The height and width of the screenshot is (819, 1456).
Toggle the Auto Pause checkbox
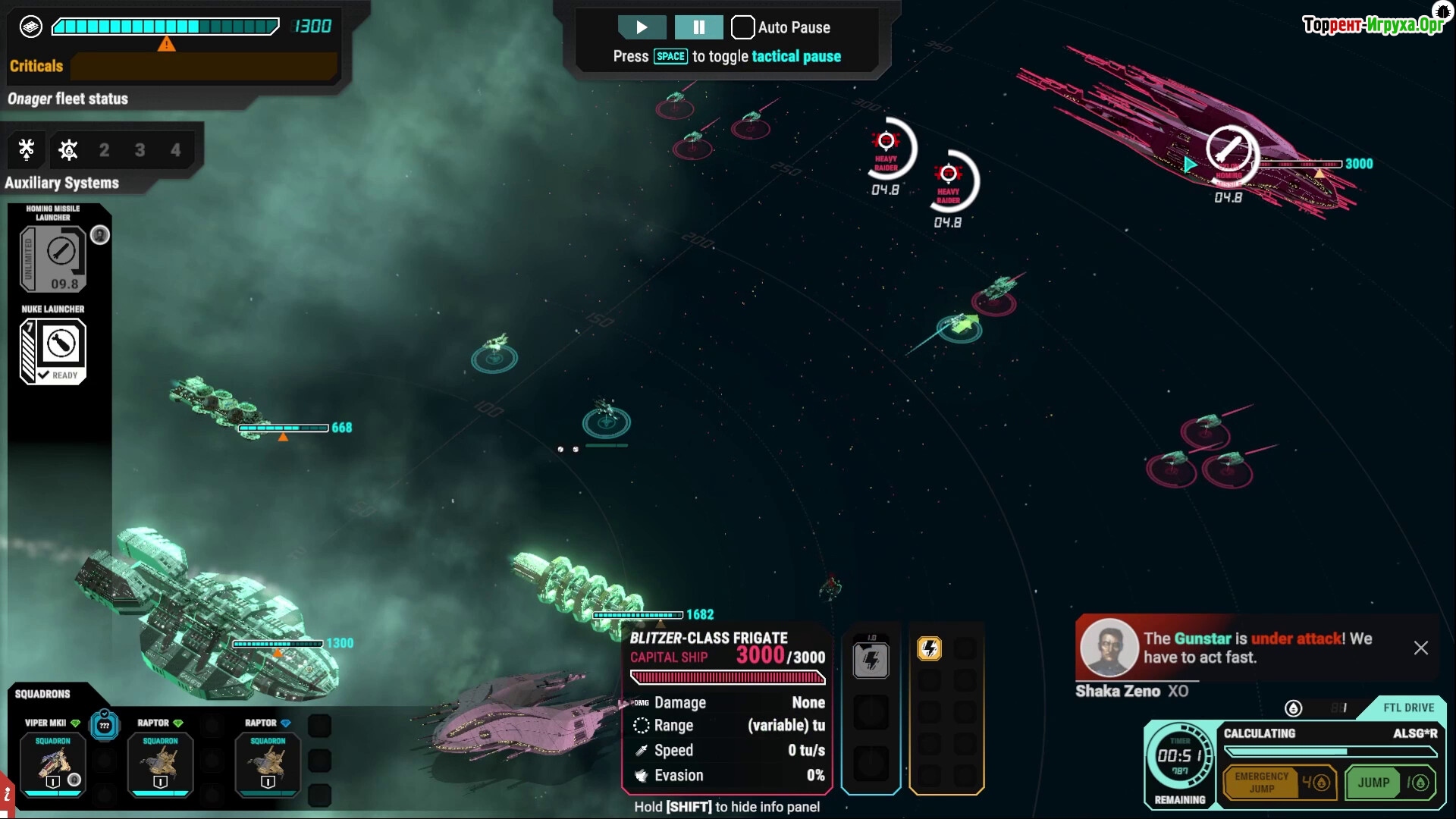pos(742,27)
